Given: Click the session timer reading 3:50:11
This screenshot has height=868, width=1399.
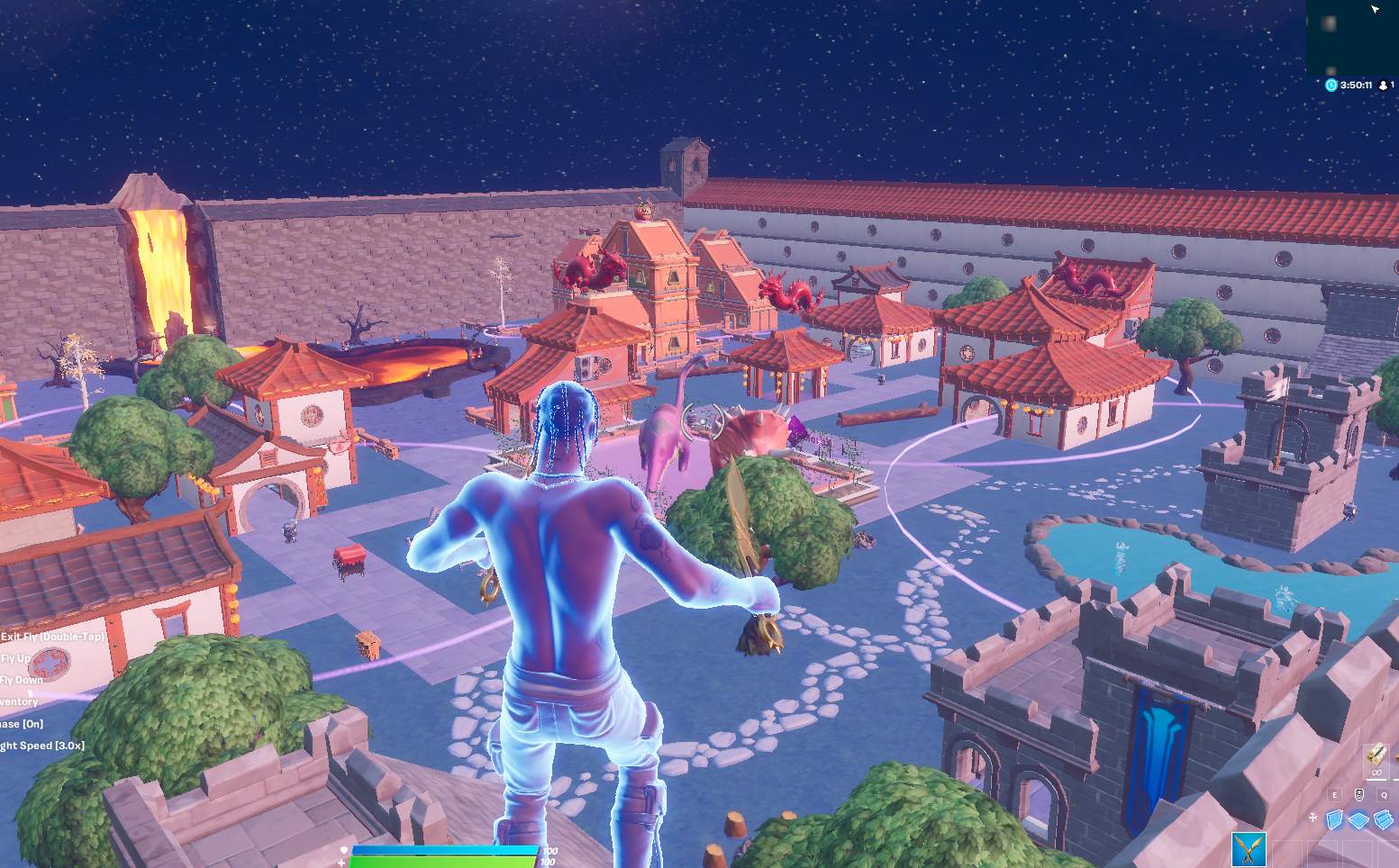Looking at the screenshot, I should (x=1356, y=85).
